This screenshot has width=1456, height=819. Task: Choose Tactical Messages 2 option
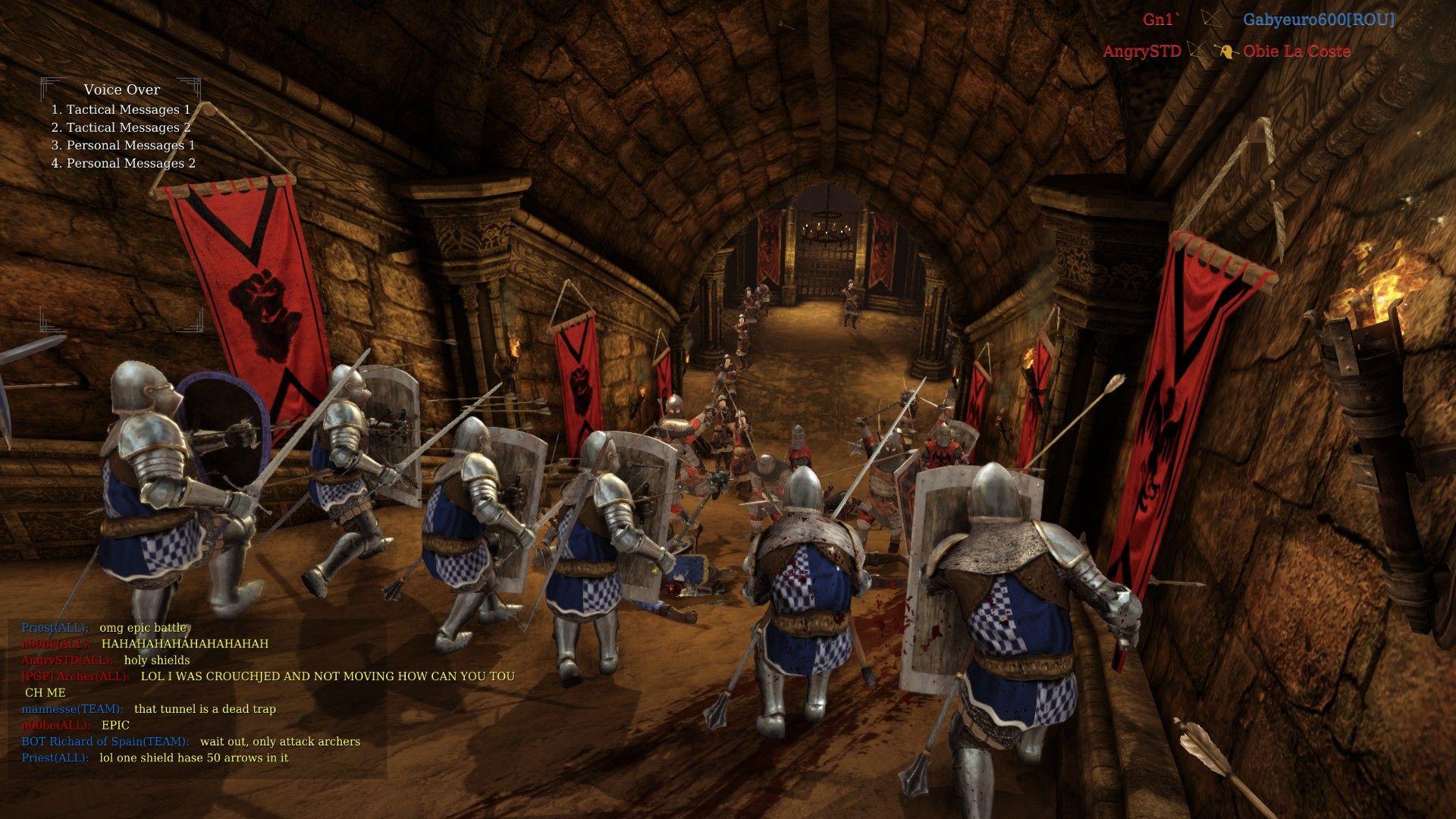pyautogui.click(x=122, y=127)
